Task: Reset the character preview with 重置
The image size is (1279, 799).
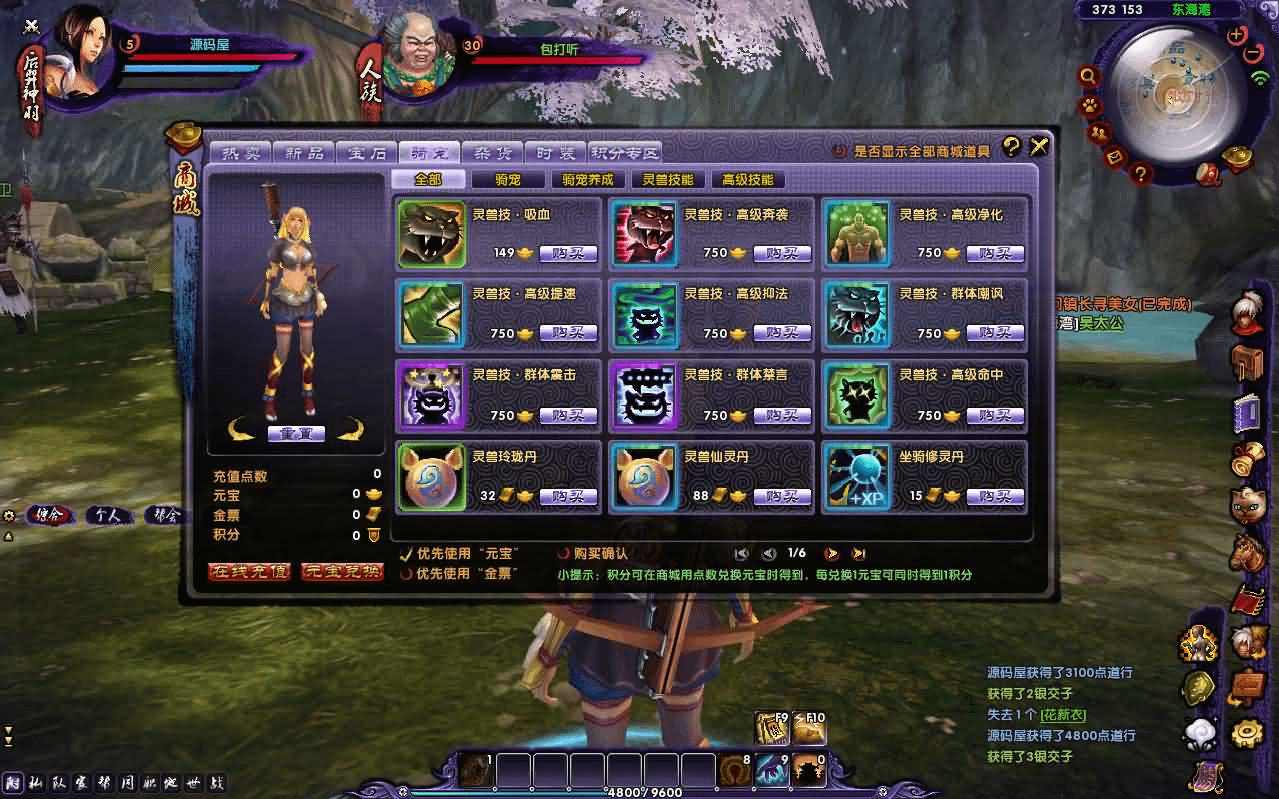Action: click(x=296, y=433)
